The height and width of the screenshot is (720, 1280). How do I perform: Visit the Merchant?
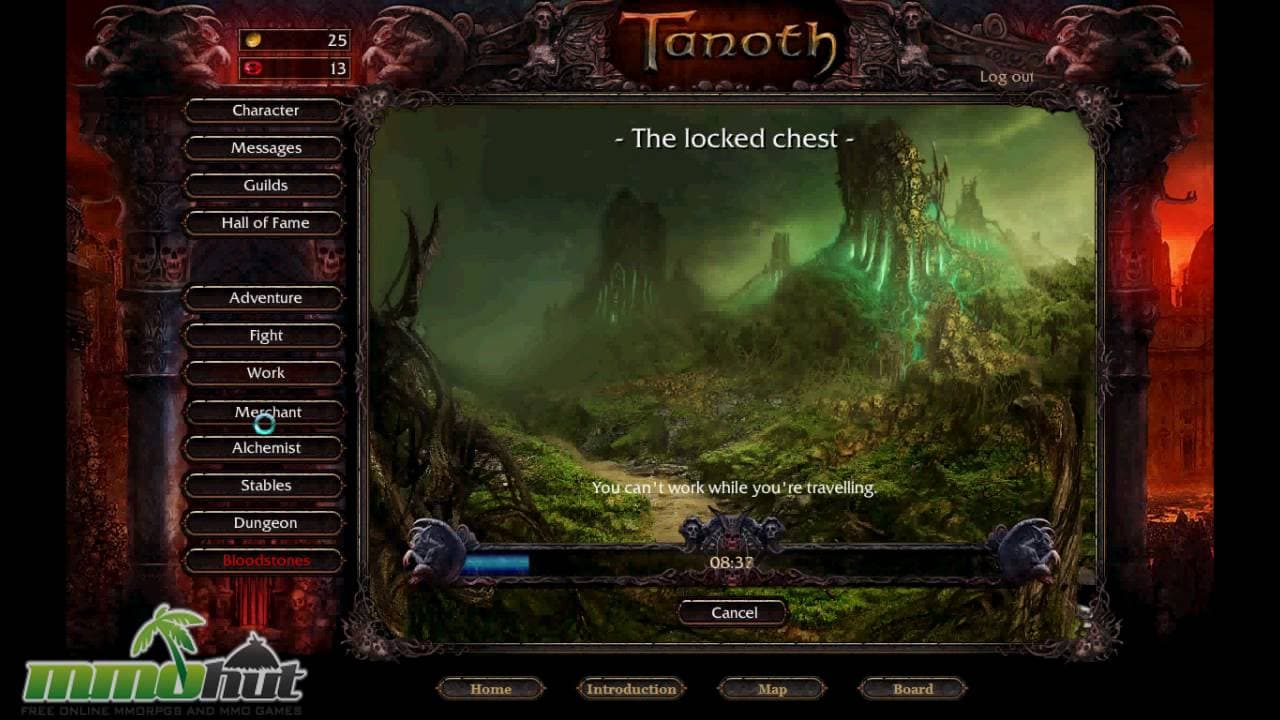tap(263, 411)
